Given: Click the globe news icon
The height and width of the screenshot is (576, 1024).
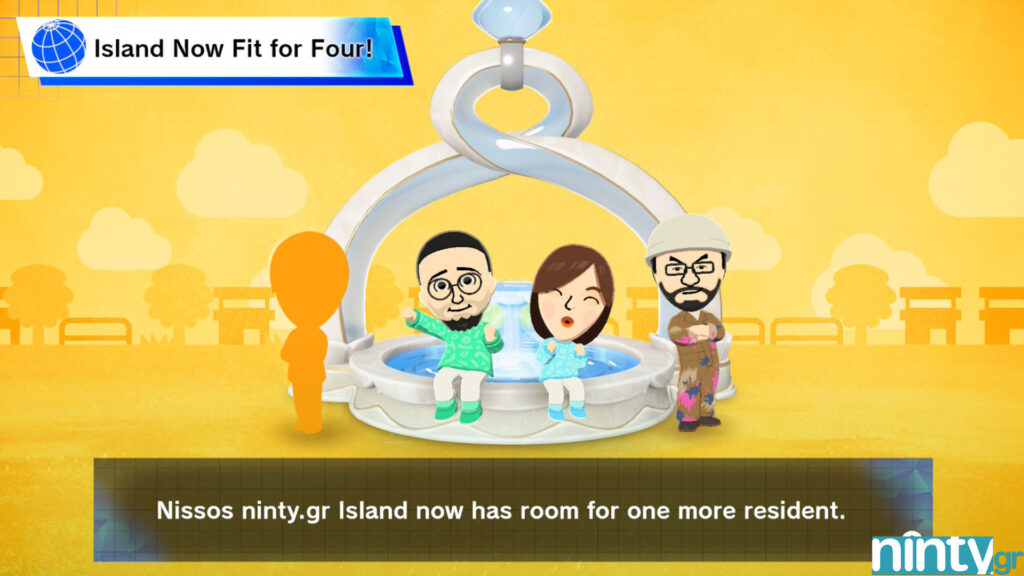Looking at the screenshot, I should [59, 46].
